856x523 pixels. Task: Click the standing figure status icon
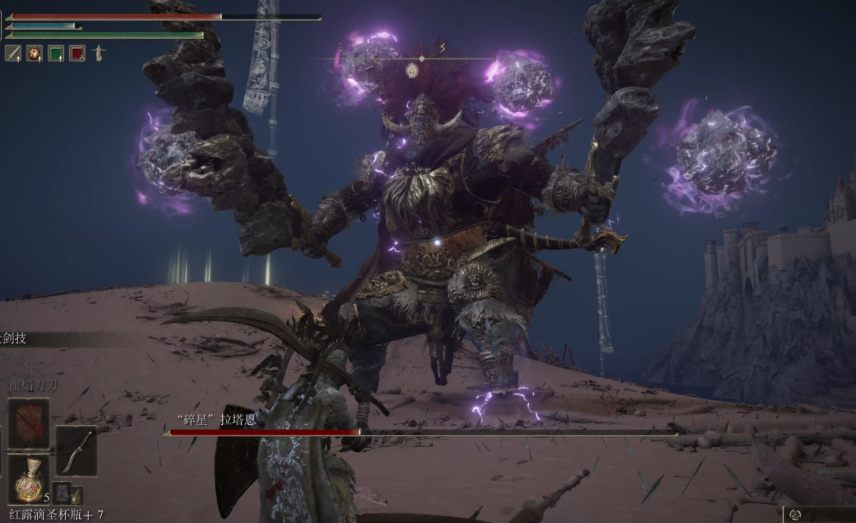[99, 53]
